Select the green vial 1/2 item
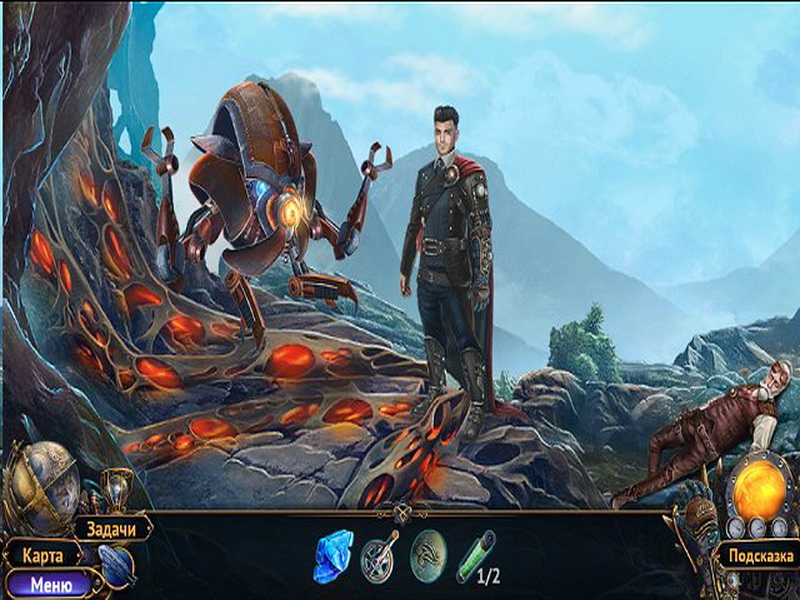The width and height of the screenshot is (800, 600). 473,555
